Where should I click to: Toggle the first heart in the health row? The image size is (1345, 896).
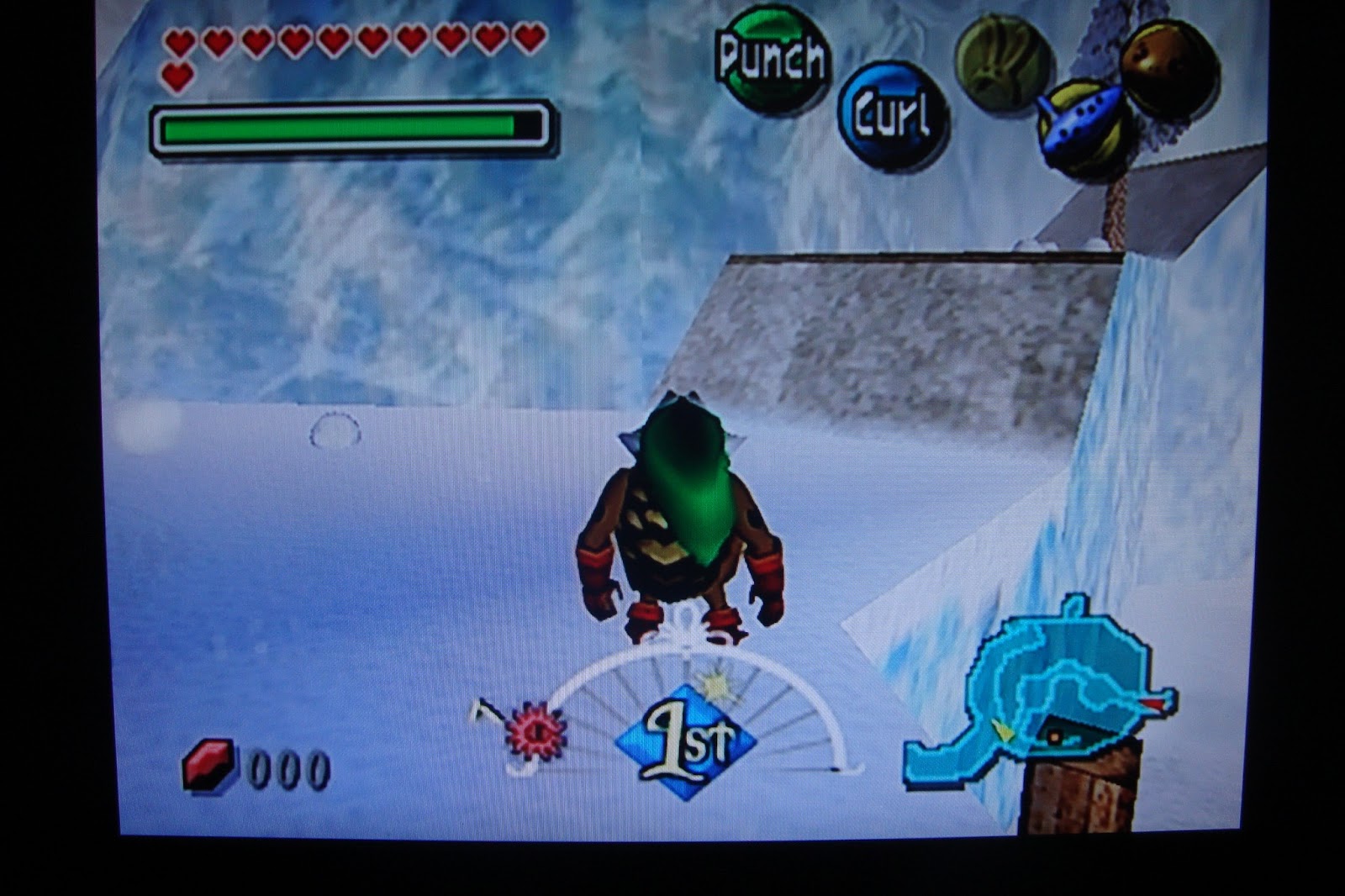click(178, 40)
